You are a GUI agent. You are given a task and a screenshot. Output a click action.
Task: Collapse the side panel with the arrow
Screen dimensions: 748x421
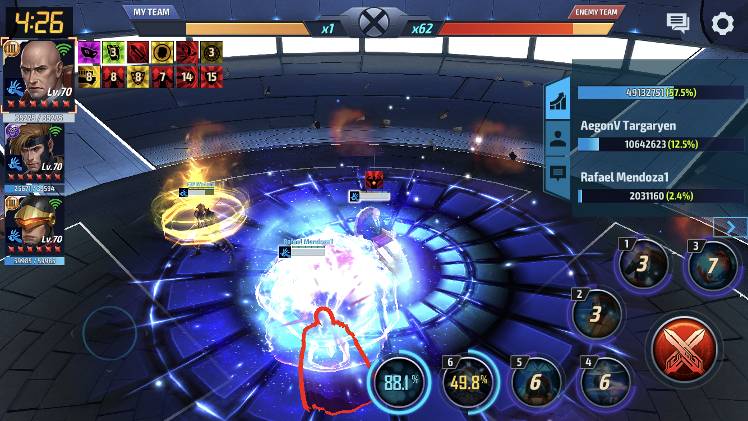731,227
